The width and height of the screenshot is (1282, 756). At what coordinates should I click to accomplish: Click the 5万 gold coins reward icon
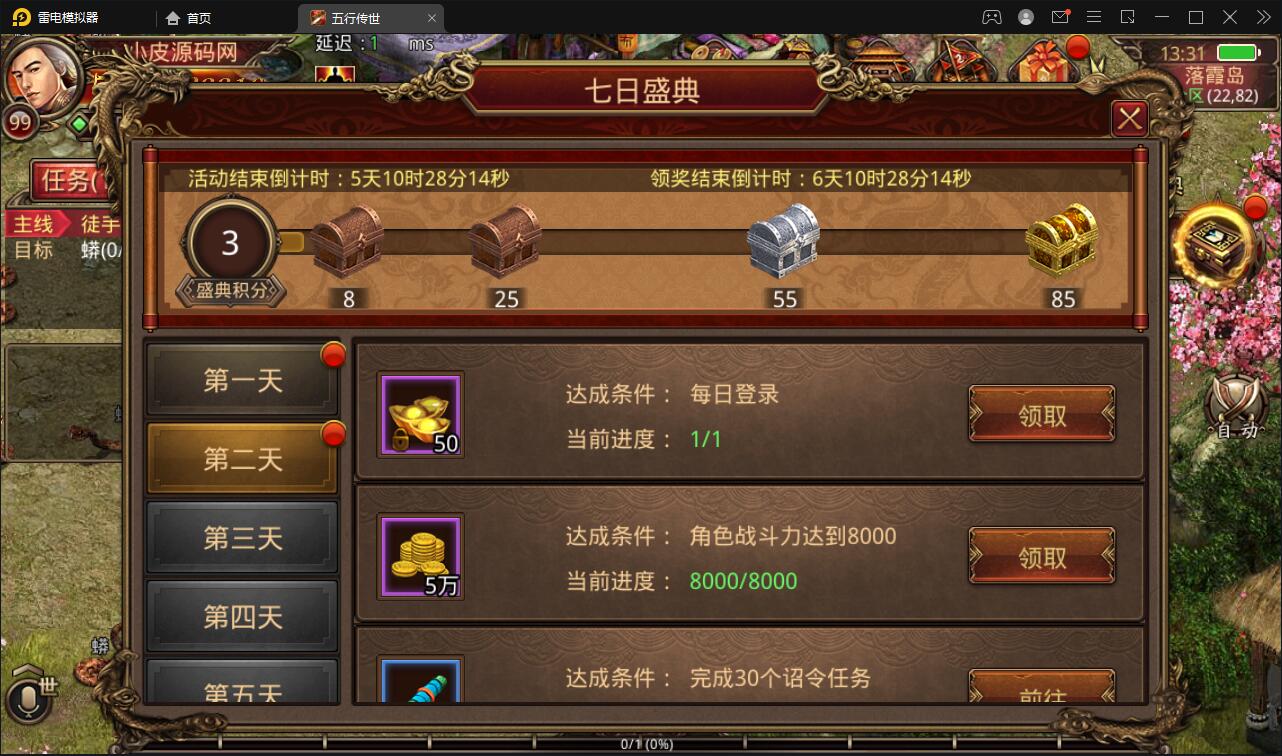point(420,555)
